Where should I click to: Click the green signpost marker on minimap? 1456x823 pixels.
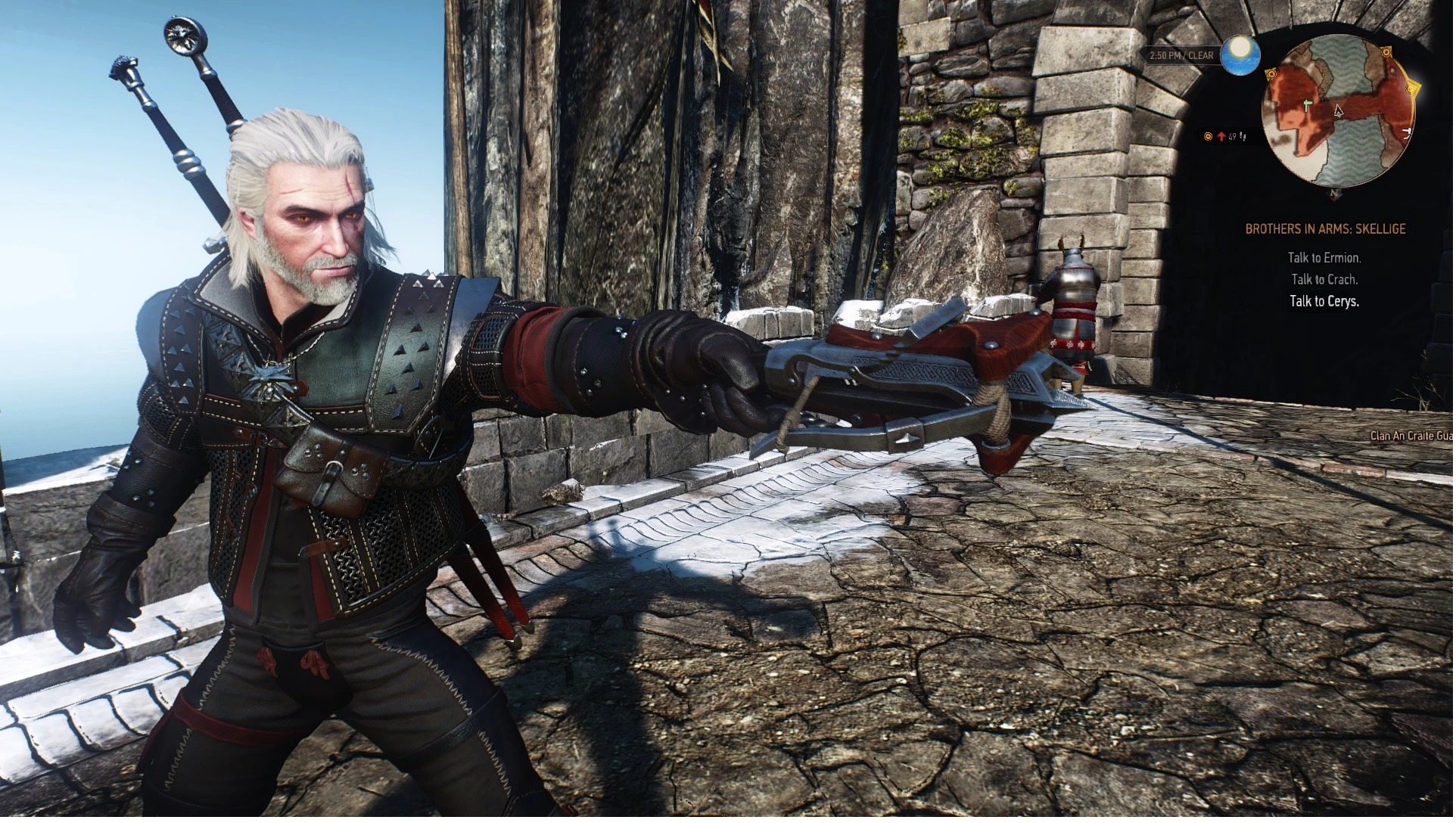[1309, 106]
